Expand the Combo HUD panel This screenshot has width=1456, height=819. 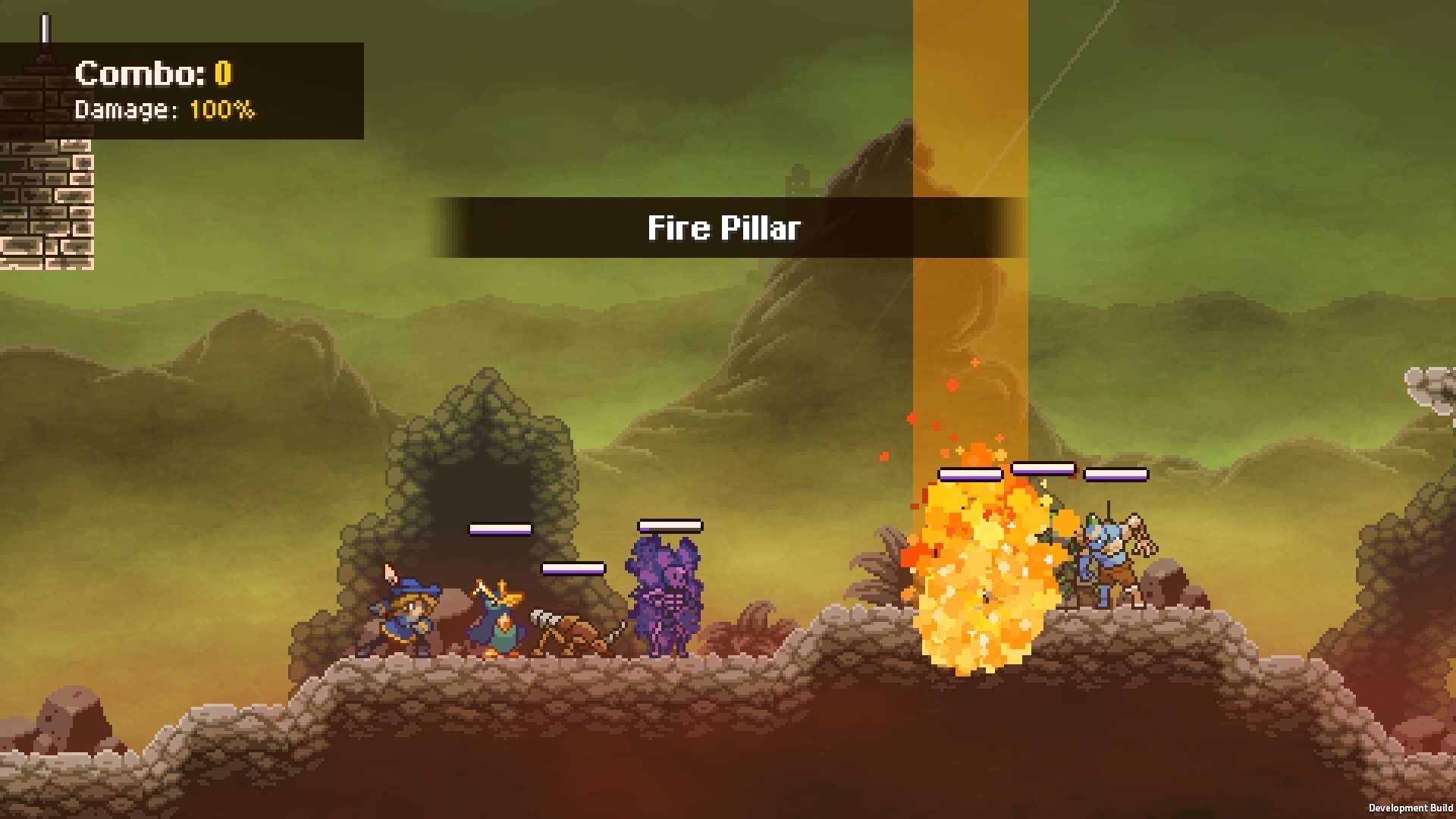point(182,91)
